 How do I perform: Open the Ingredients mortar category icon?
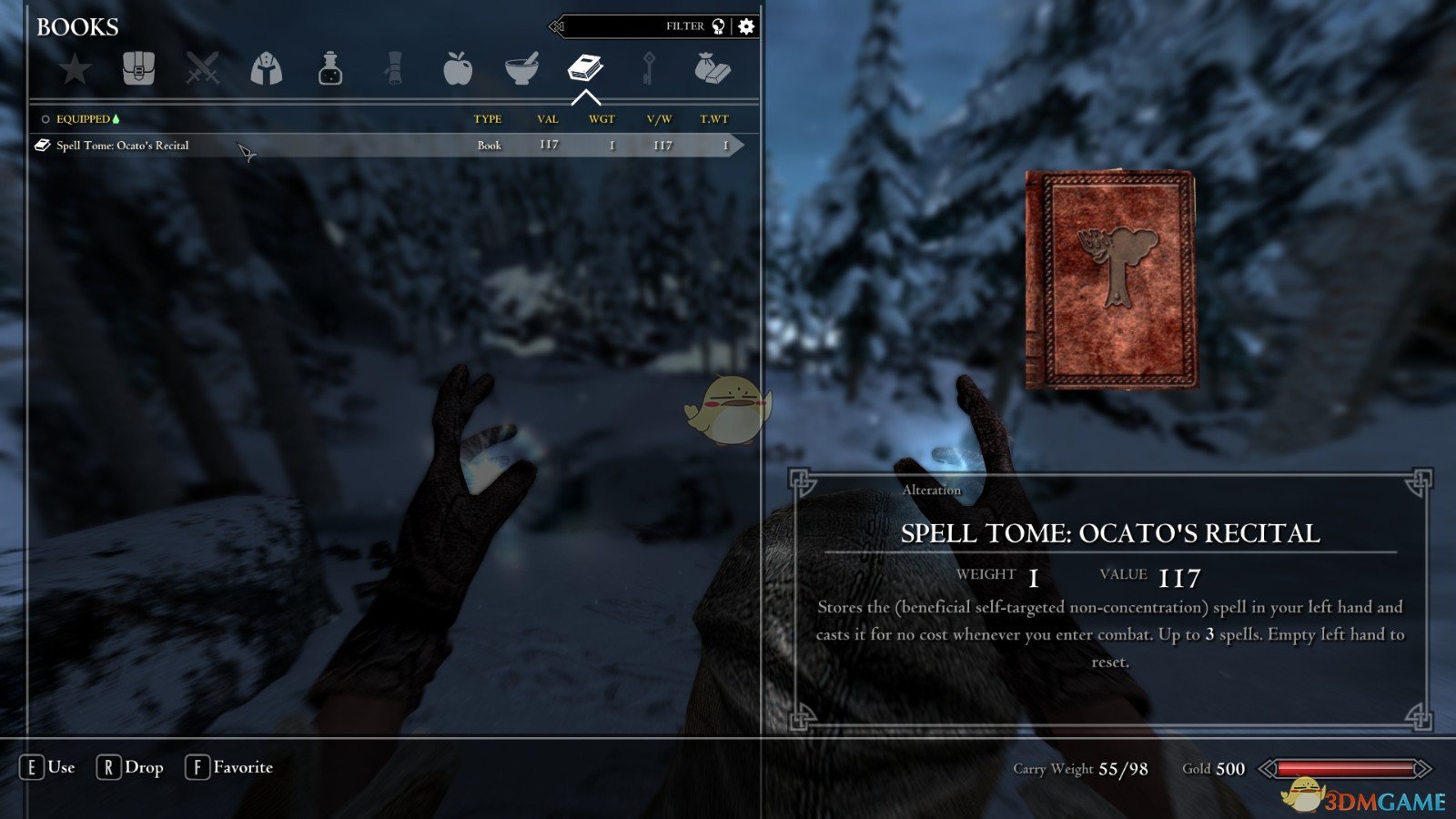tap(522, 68)
